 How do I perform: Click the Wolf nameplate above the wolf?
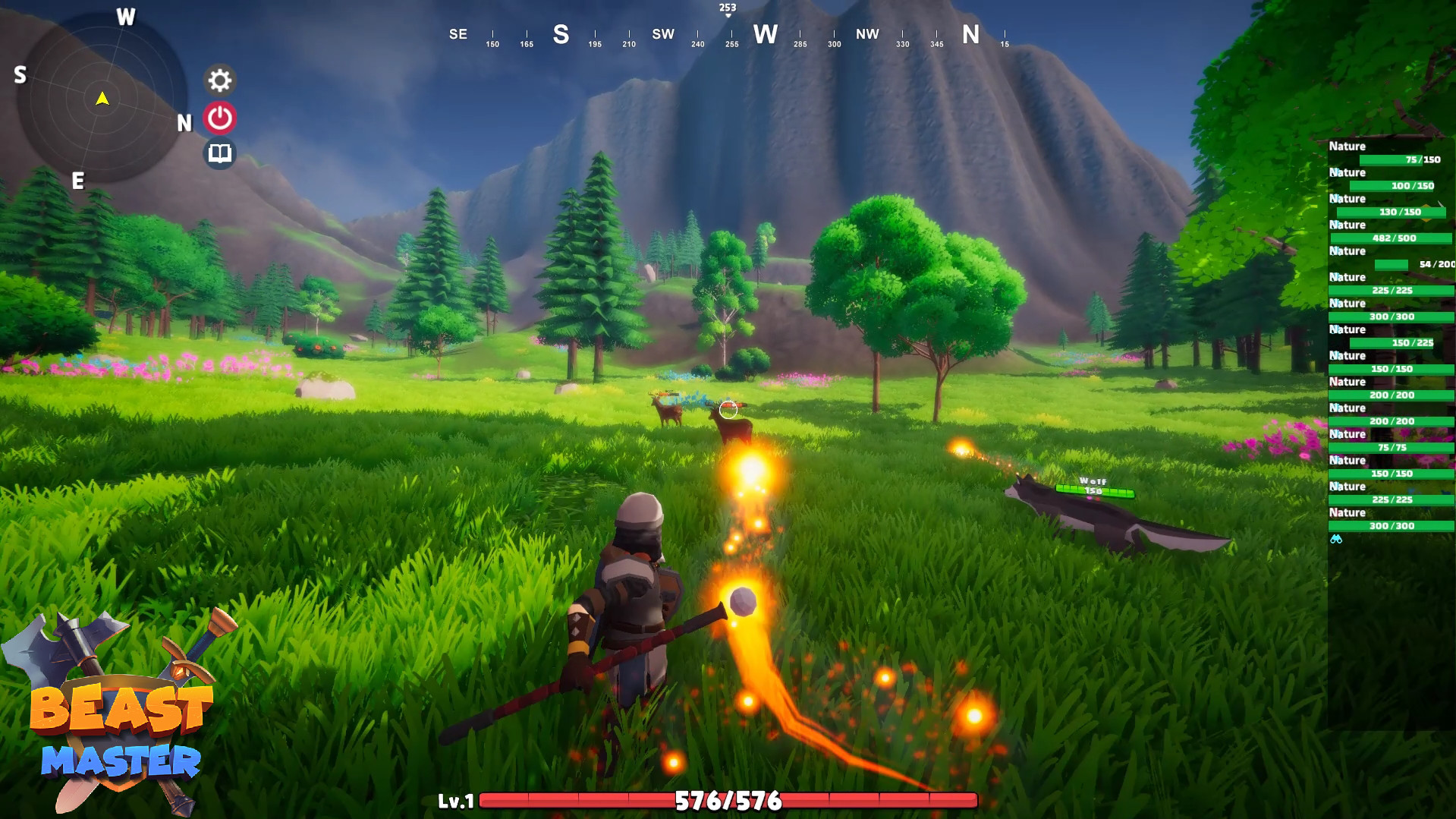click(1093, 480)
